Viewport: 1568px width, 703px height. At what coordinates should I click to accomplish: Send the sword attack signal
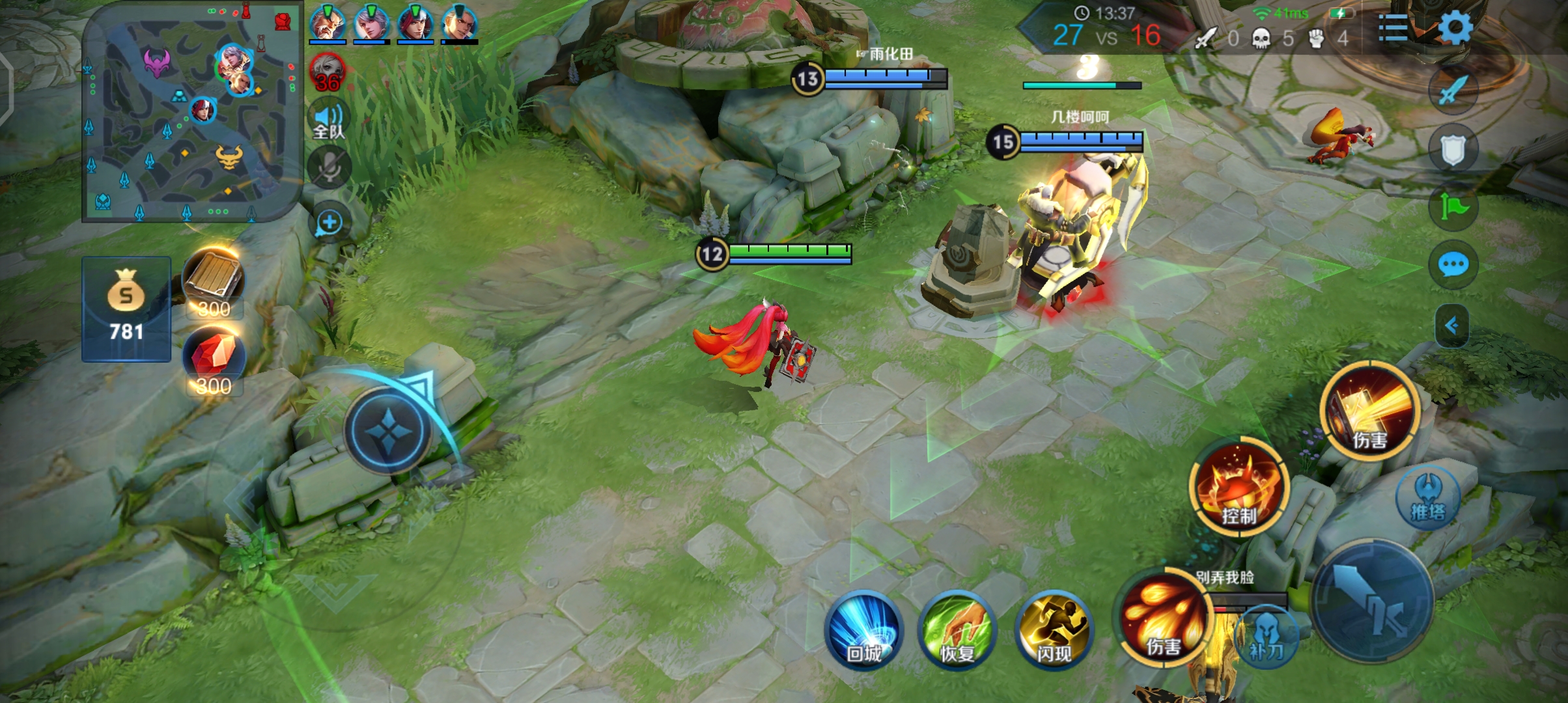(x=1453, y=90)
